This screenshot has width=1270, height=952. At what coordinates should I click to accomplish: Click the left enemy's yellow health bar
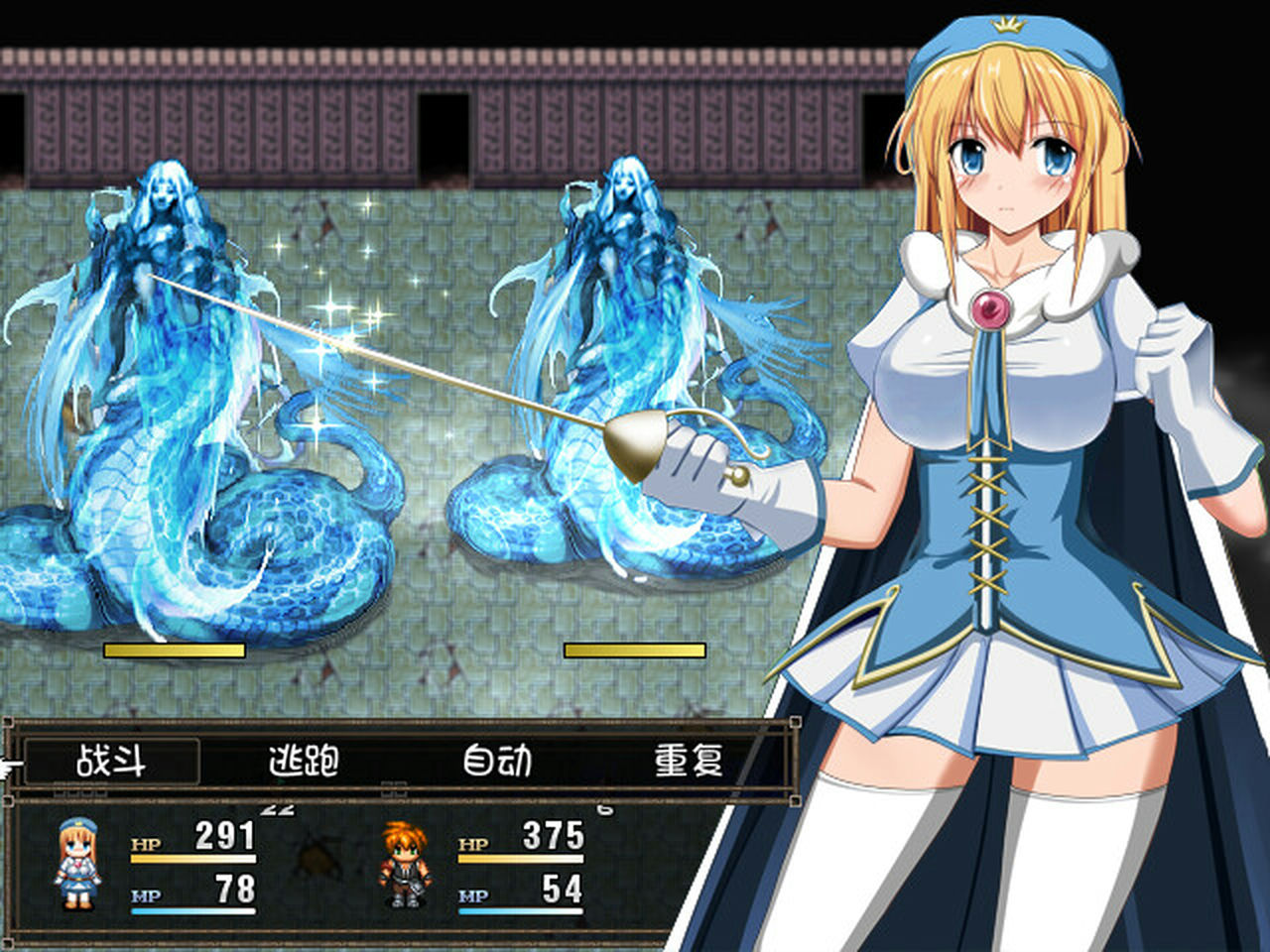point(174,650)
